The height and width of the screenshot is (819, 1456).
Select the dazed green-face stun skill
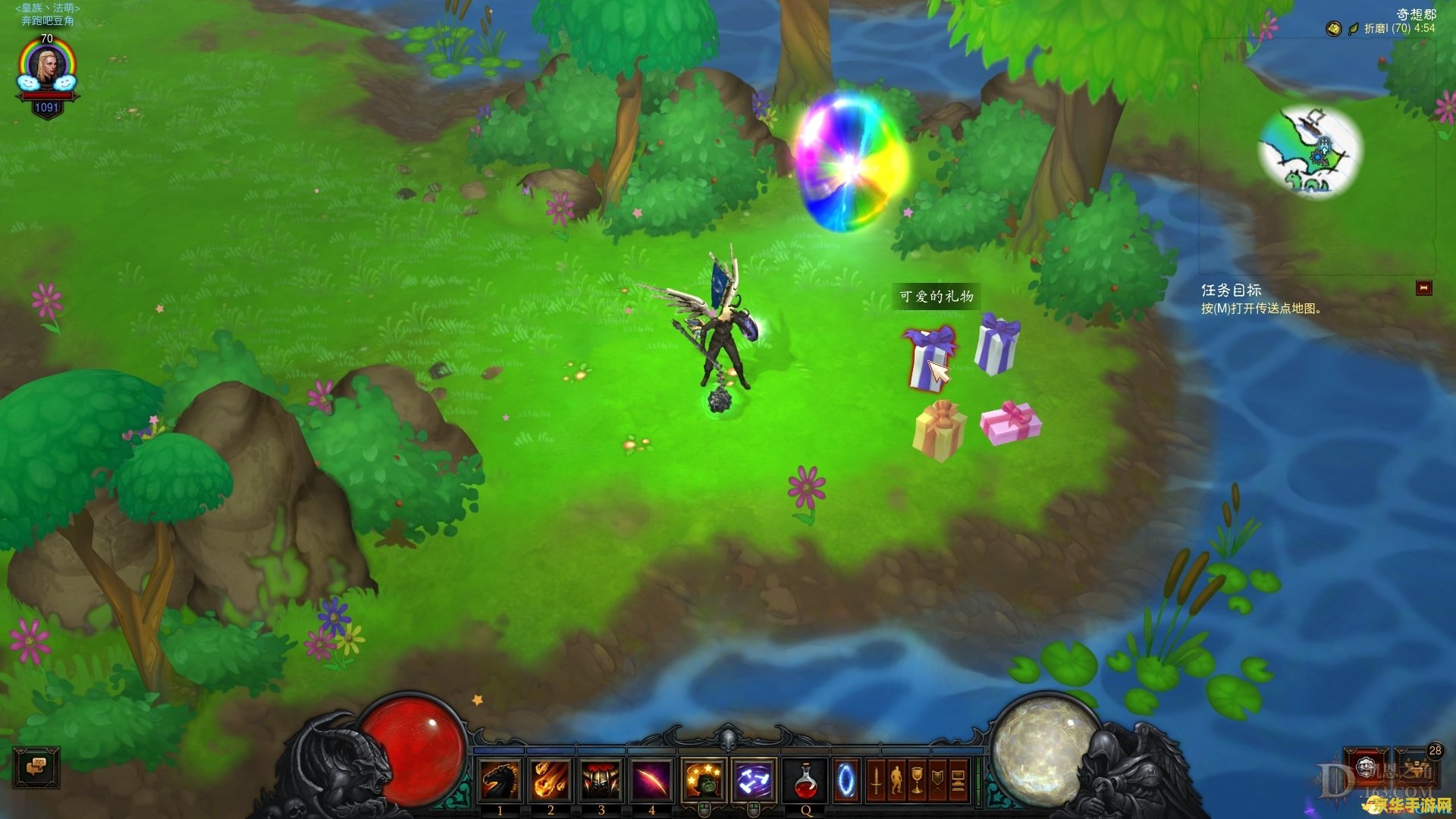[x=704, y=780]
